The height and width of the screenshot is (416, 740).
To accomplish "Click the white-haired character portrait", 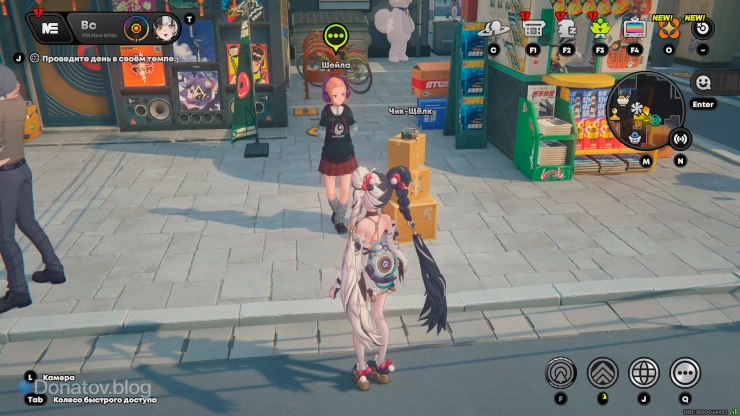I will click(165, 28).
